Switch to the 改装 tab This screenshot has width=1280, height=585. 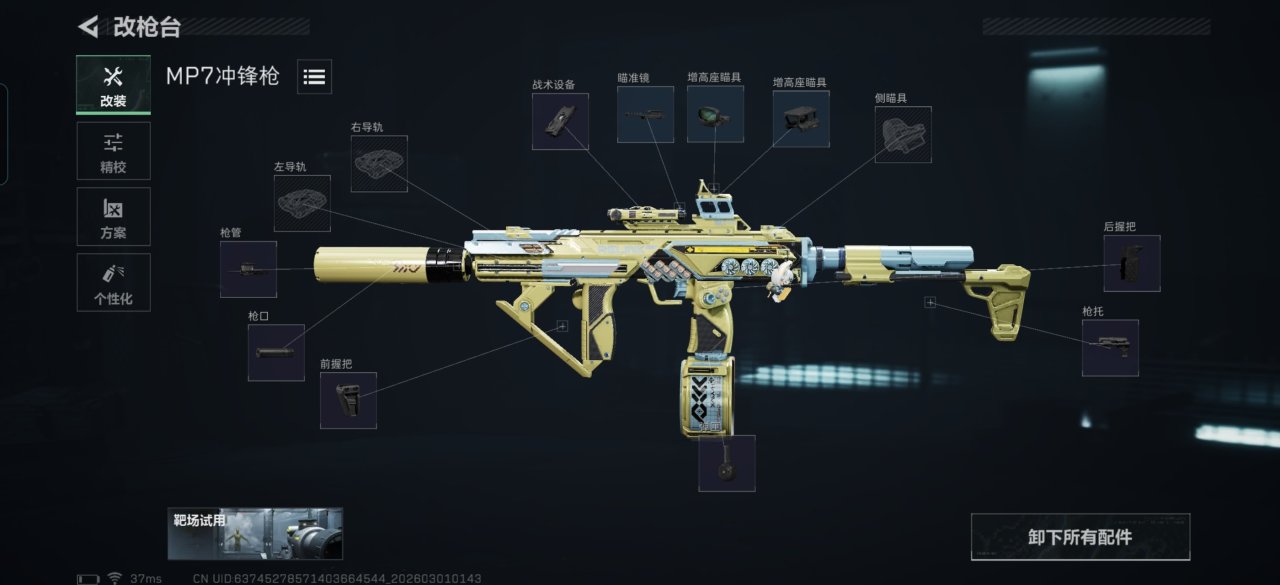click(x=113, y=85)
